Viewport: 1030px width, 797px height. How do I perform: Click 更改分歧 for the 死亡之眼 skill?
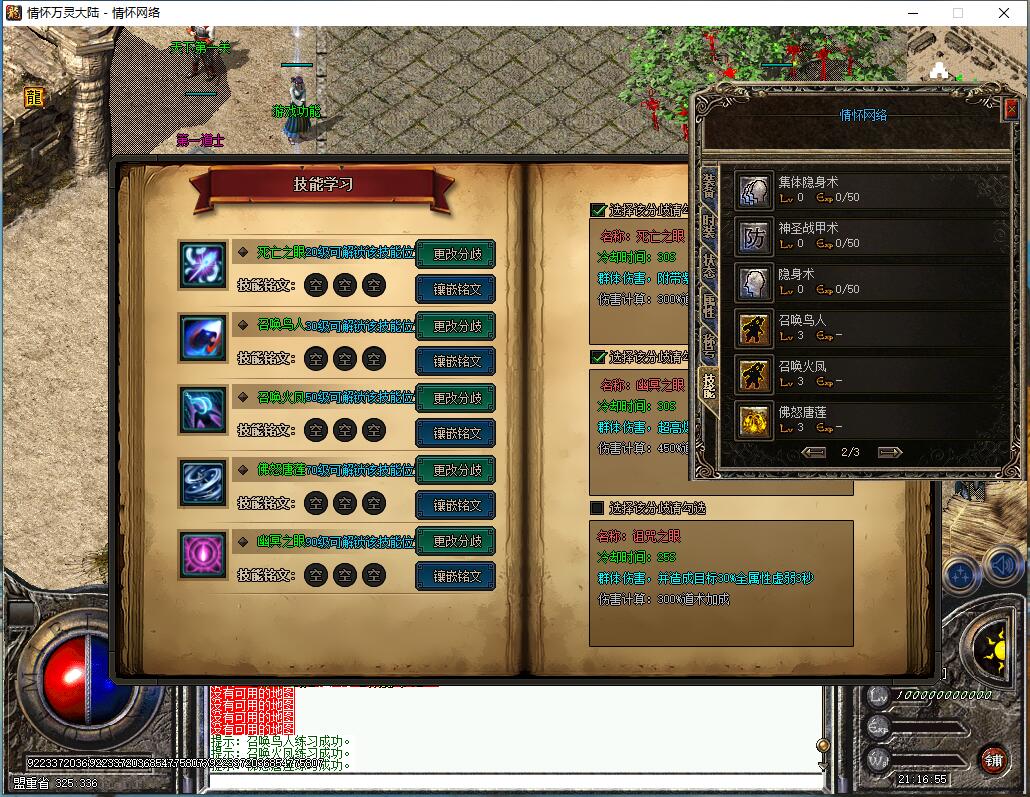[456, 254]
